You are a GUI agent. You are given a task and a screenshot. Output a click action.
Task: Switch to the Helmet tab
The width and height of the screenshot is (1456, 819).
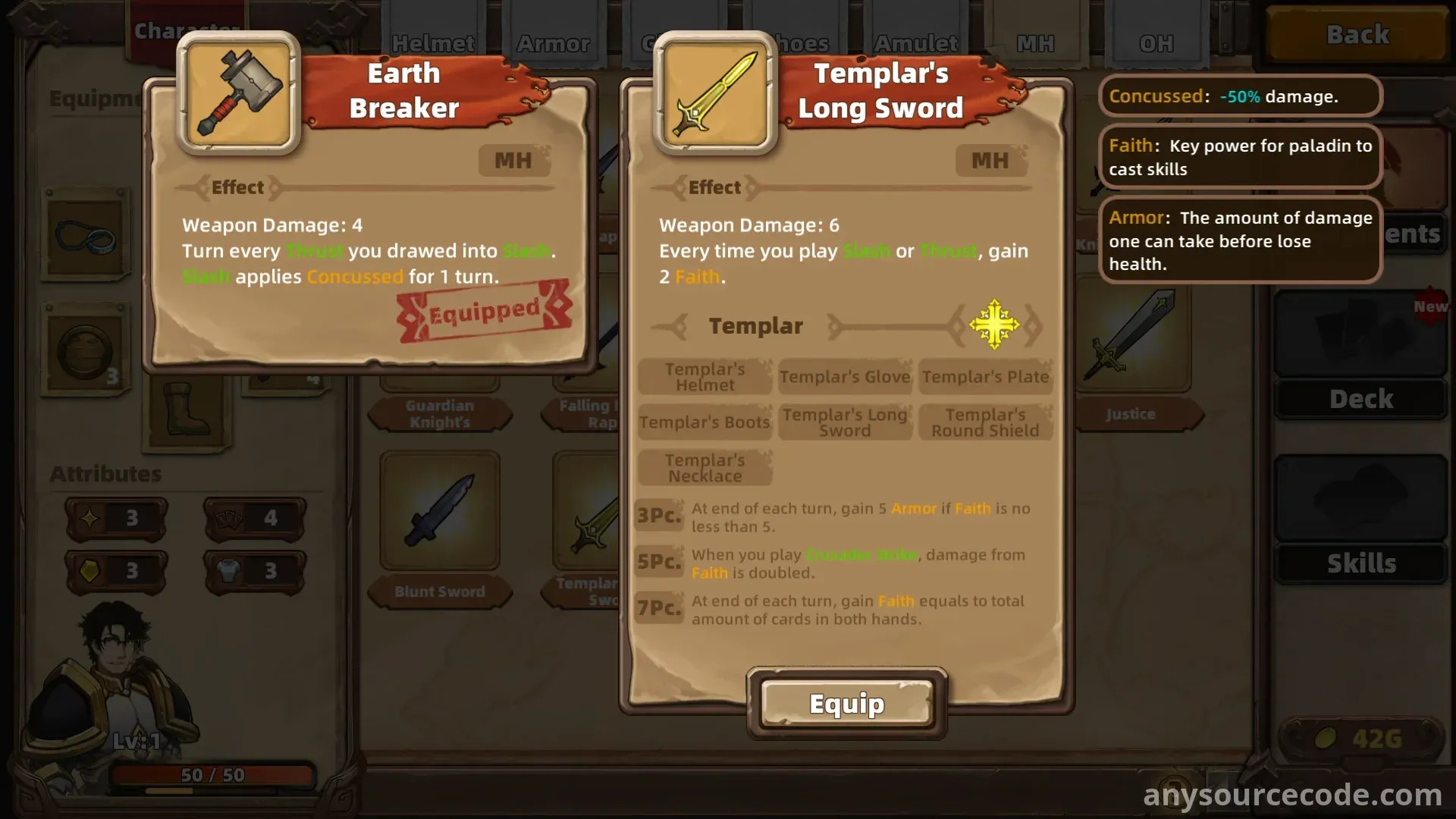(x=433, y=43)
